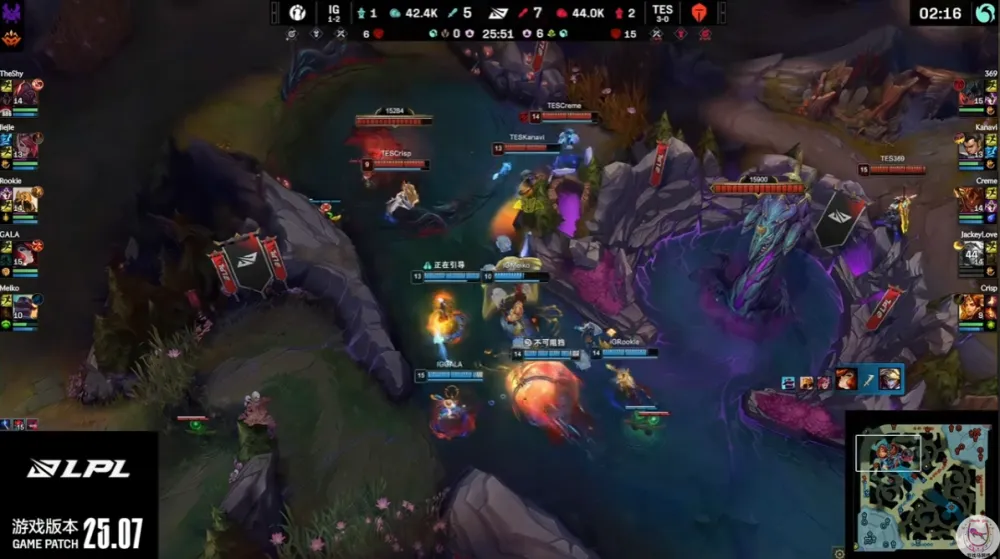Screen dimensions: 1000x559
Task: Select 369's champion portrait
Action: 973,94
